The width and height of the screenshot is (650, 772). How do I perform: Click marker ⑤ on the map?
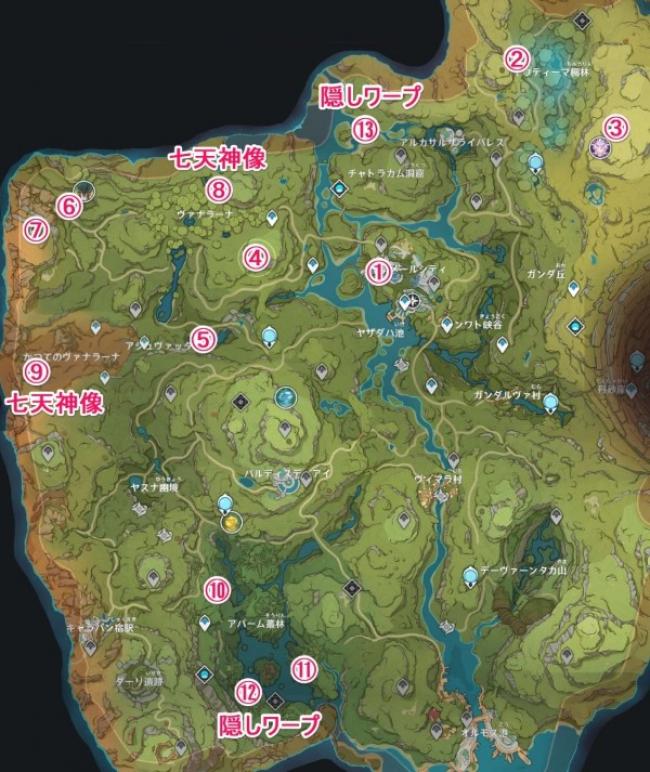tap(203, 339)
